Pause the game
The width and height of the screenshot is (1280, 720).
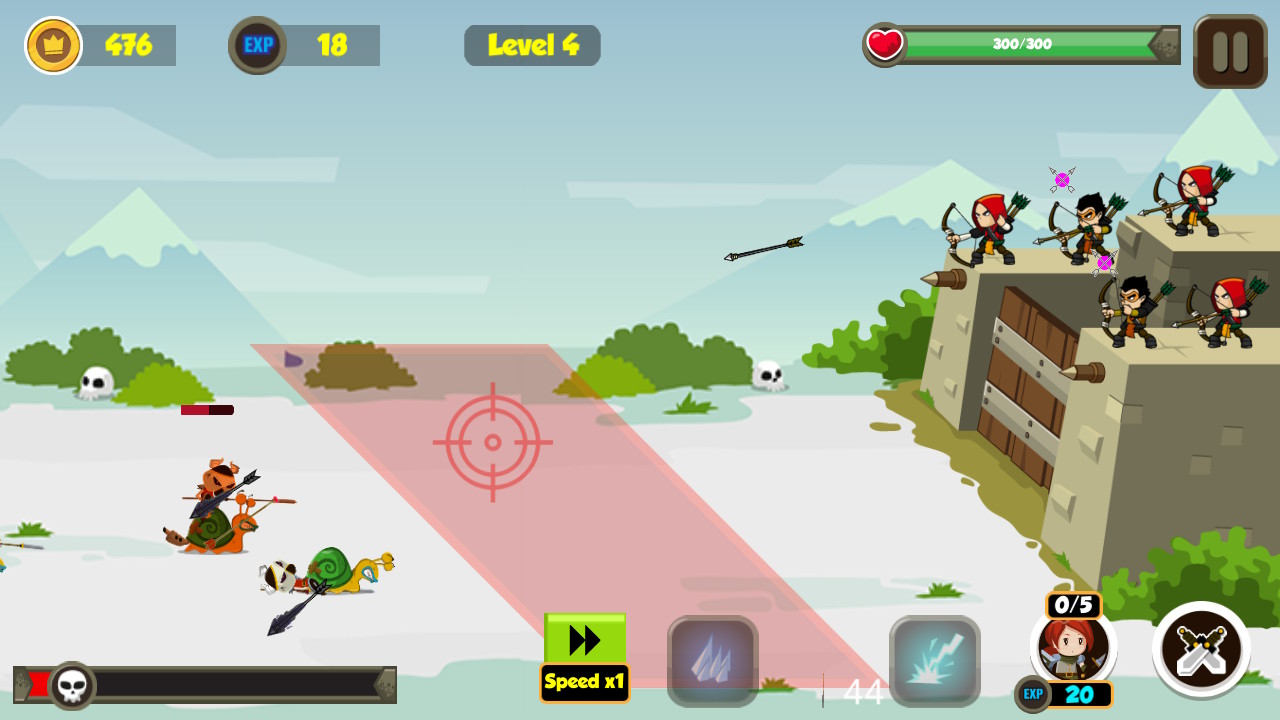(x=1229, y=50)
